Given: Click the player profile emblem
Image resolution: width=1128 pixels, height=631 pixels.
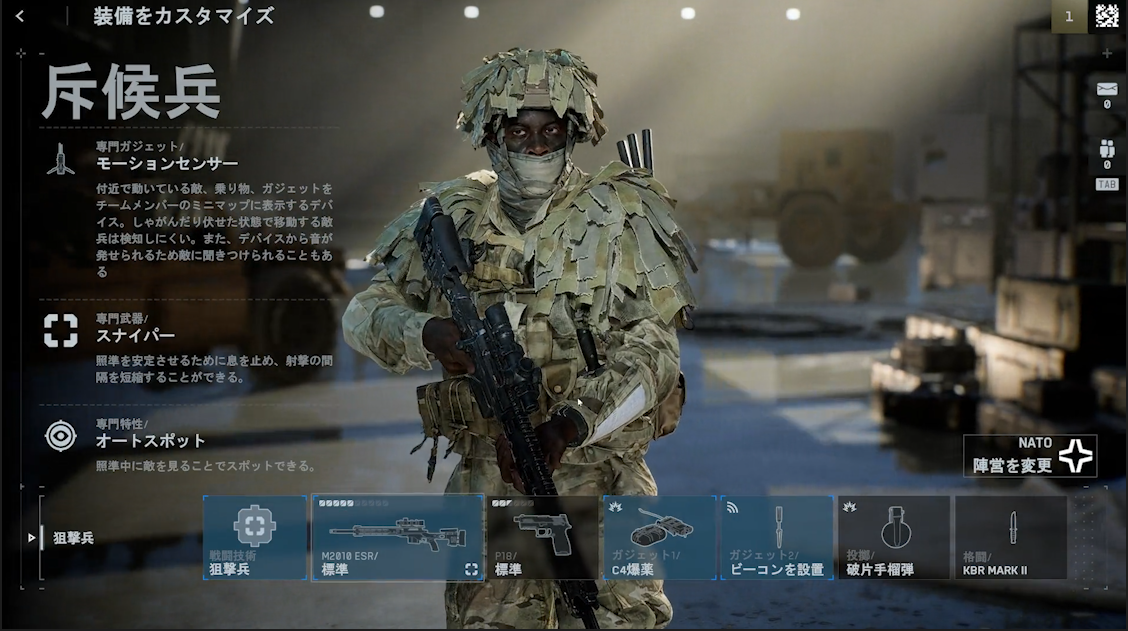Looking at the screenshot, I should [x=1106, y=16].
